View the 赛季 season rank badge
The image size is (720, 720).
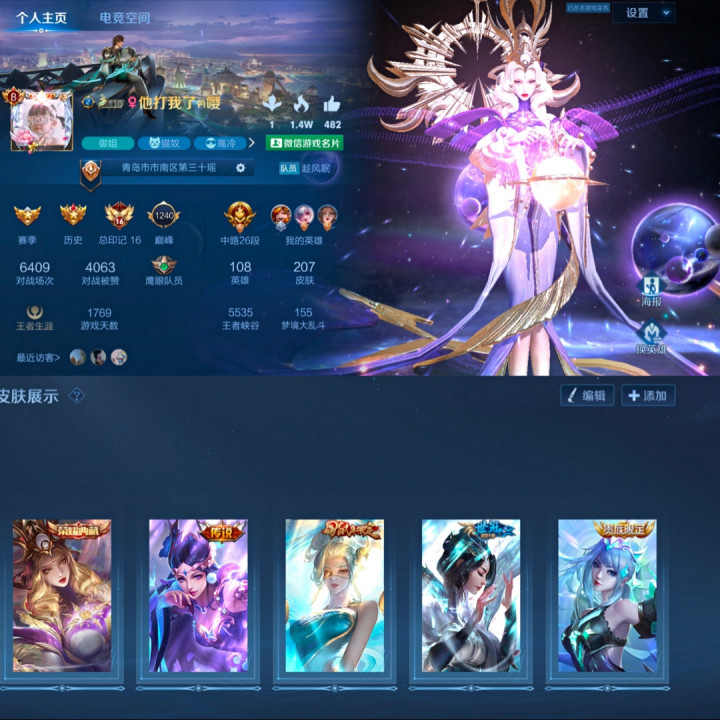[27, 216]
